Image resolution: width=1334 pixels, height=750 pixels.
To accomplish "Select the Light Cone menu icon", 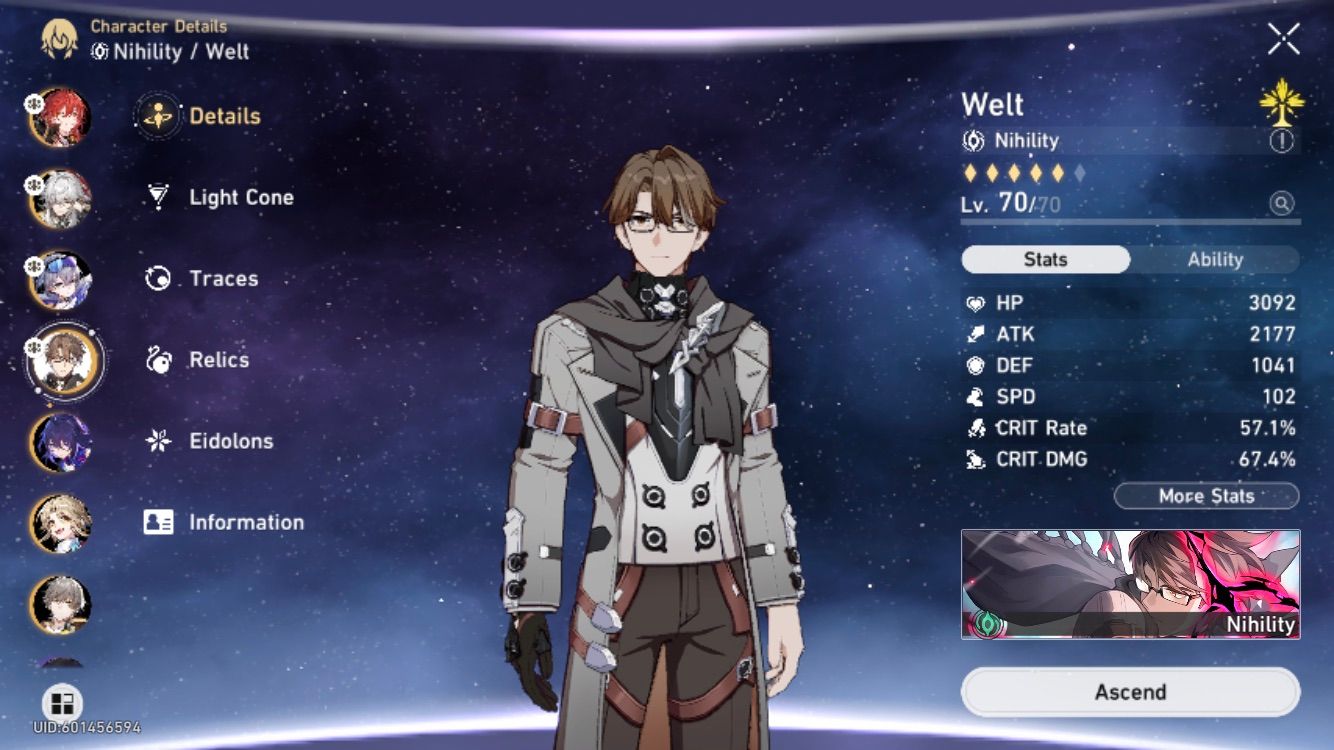I will tap(156, 197).
